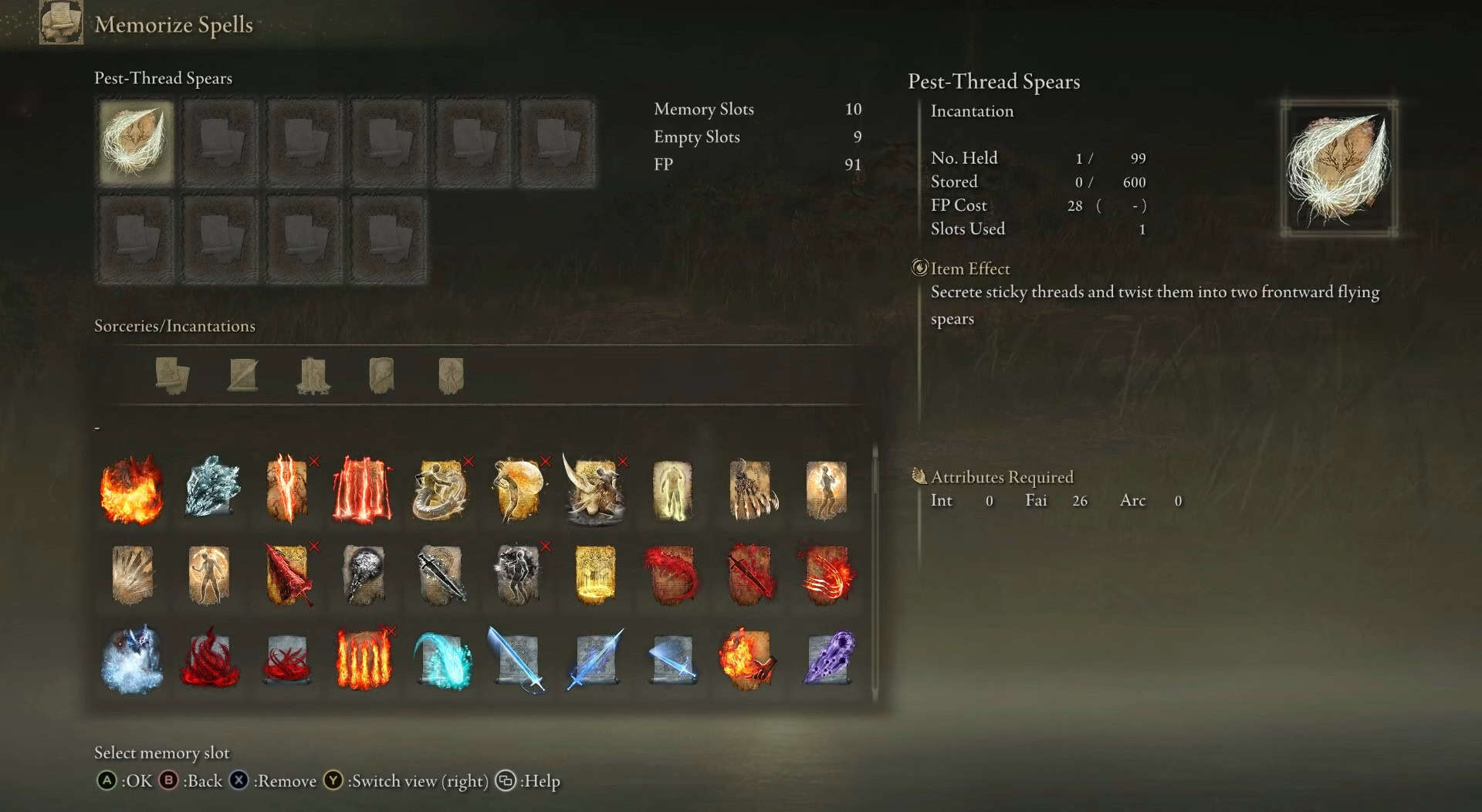Select the crimson blood spear incantation
Image resolution: width=1482 pixels, height=812 pixels.
click(287, 575)
